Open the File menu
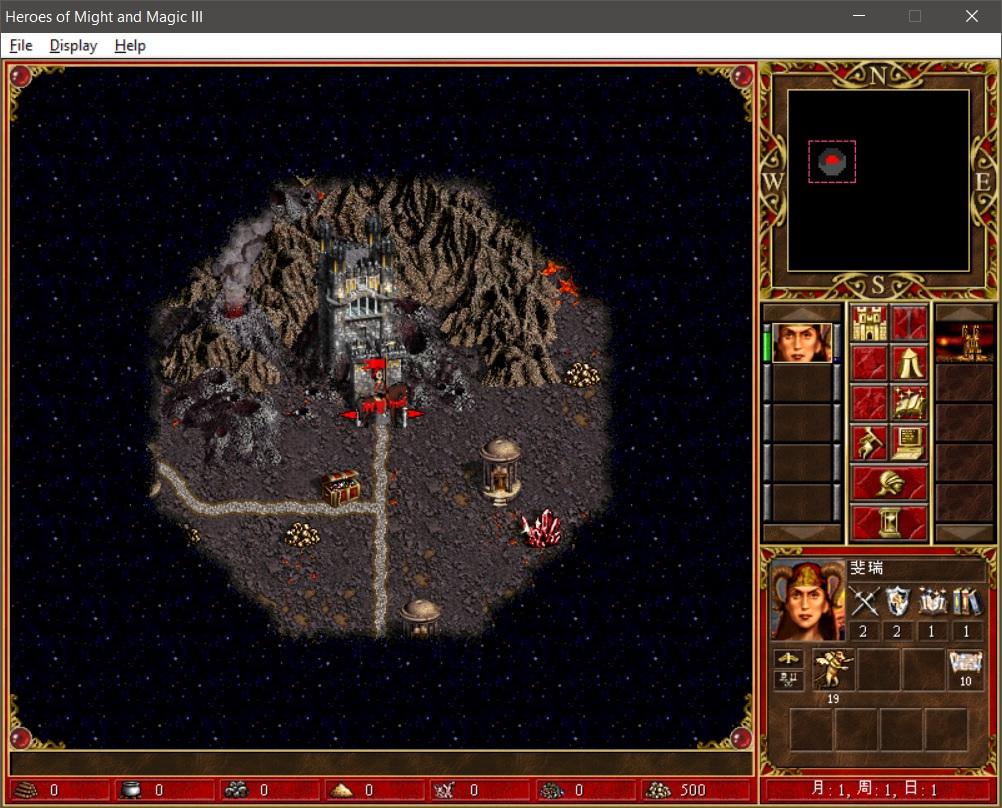This screenshot has height=808, width=1002. [x=21, y=46]
